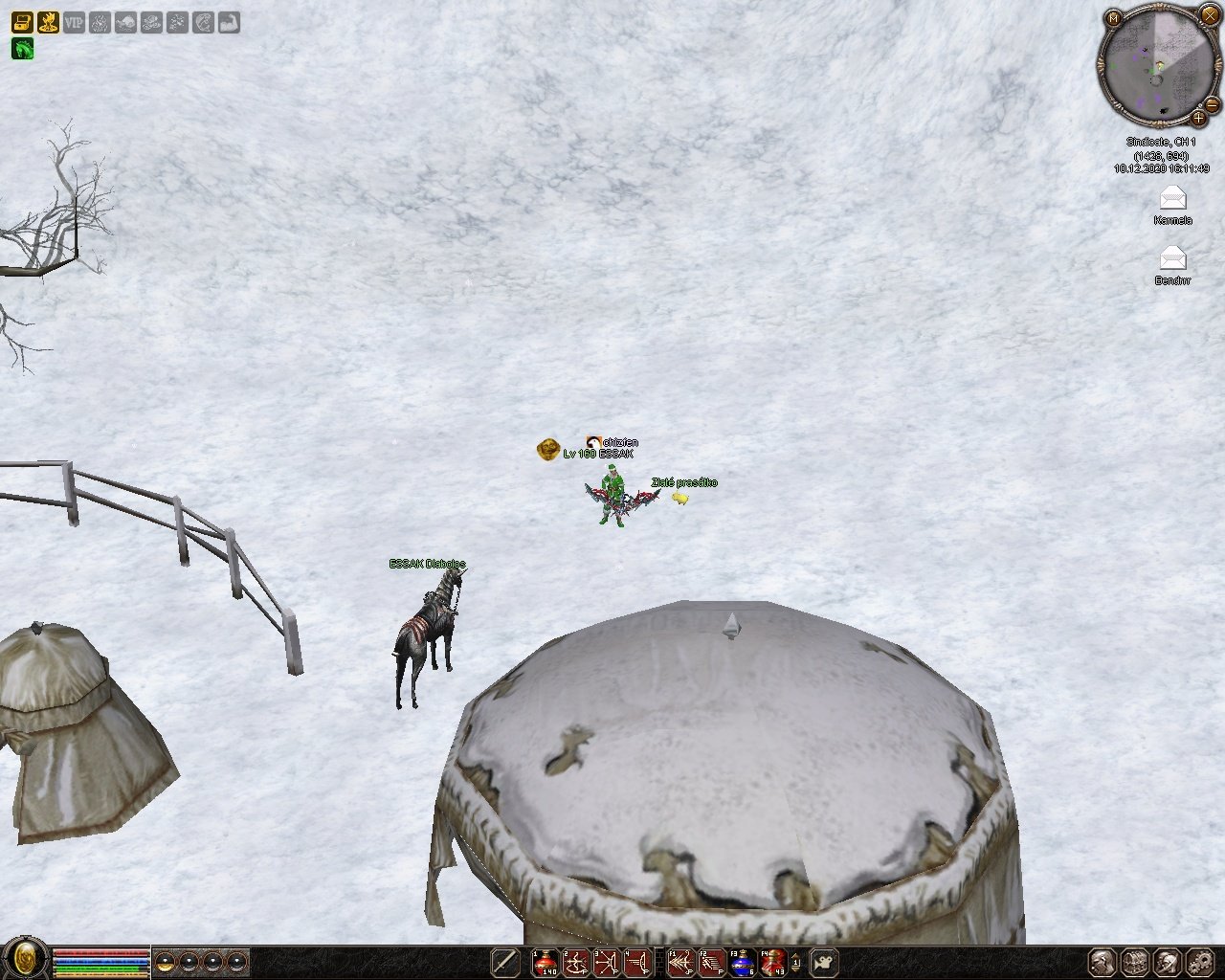Open system options with the gears button

[x=1199, y=962]
